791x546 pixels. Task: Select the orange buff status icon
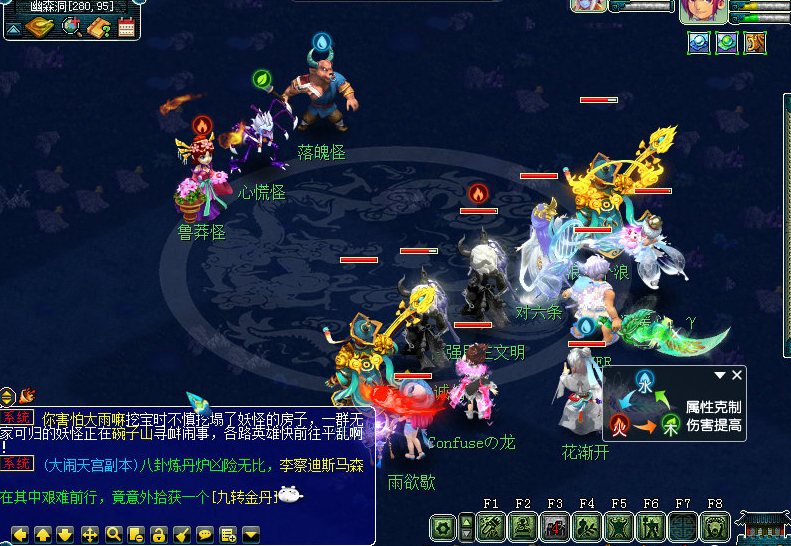[x=755, y=42]
